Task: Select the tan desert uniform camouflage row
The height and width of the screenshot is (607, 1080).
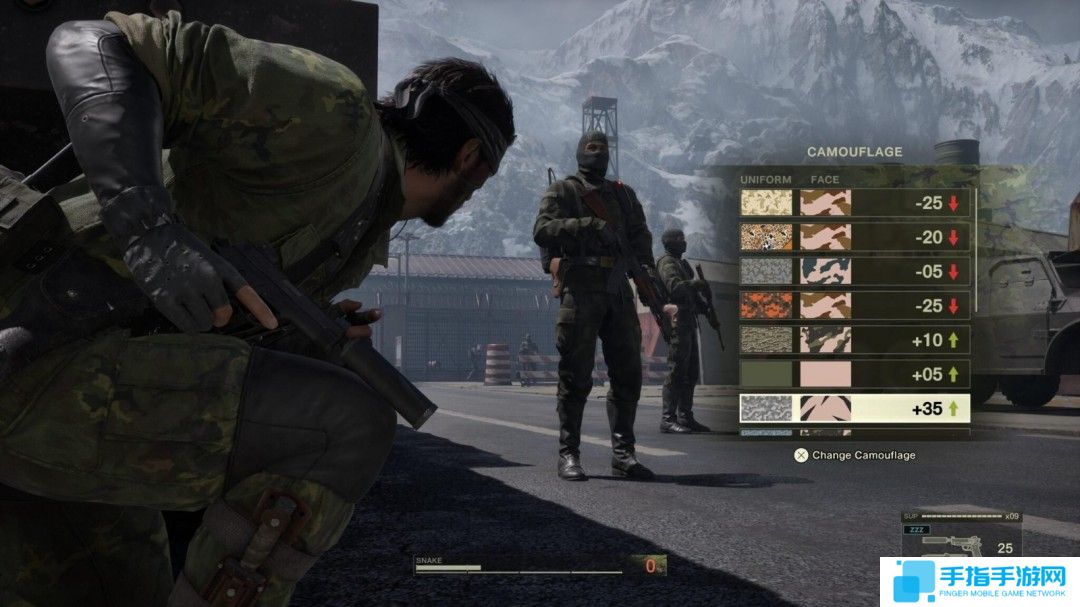Action: click(854, 203)
